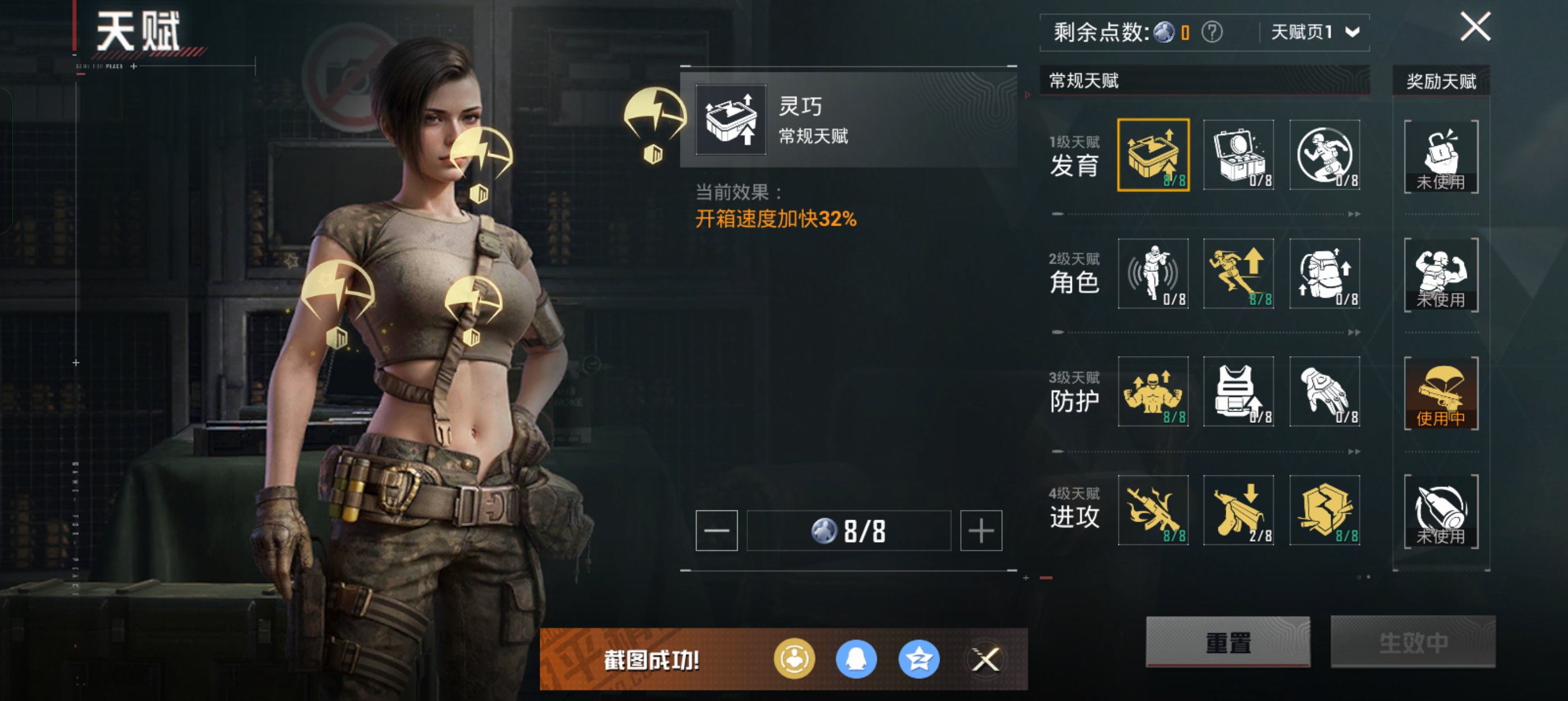Pick the yellow rifle attack talent
Image resolution: width=1568 pixels, height=701 pixels.
point(1153,510)
